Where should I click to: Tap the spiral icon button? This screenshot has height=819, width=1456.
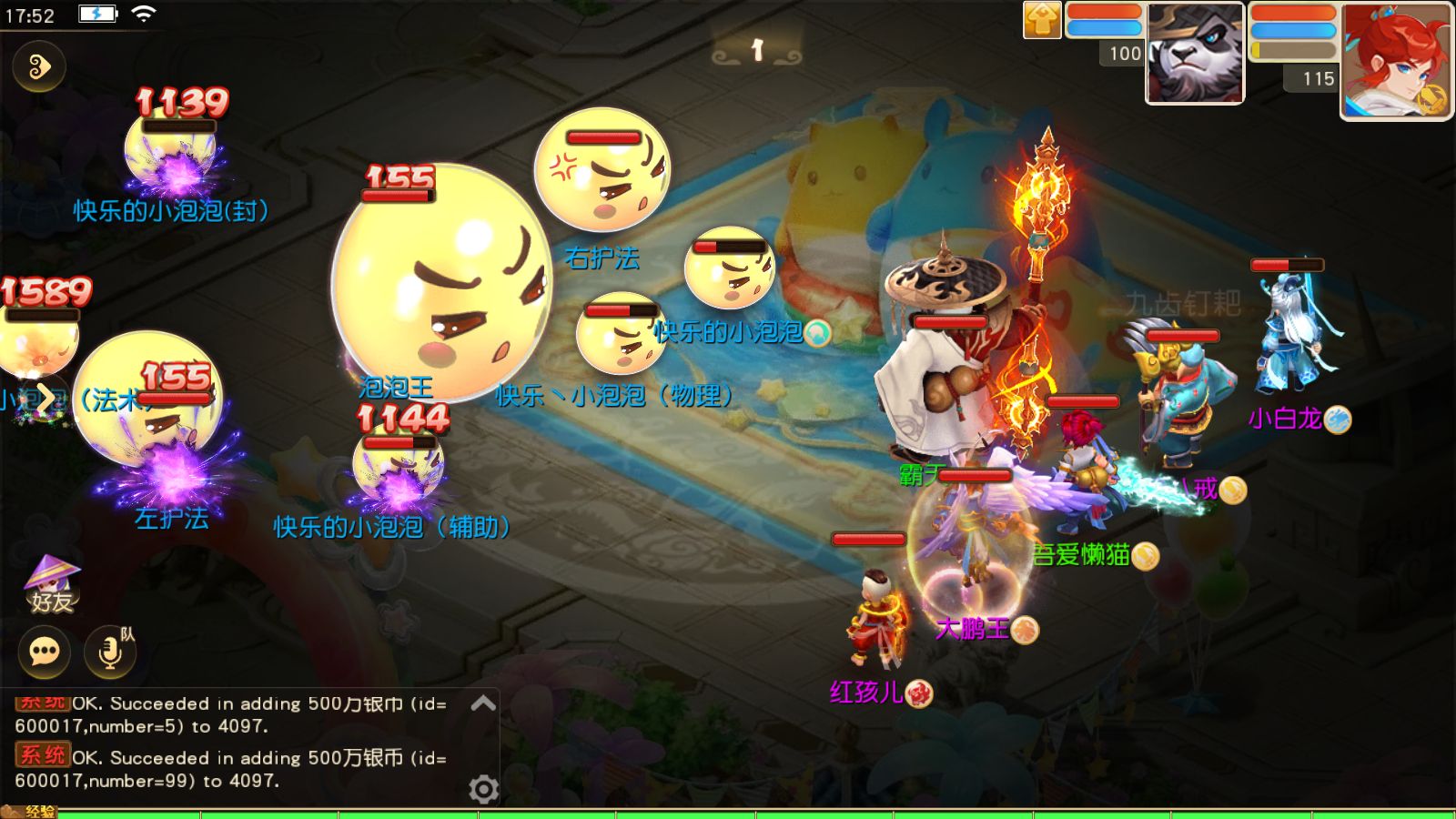click(x=39, y=66)
